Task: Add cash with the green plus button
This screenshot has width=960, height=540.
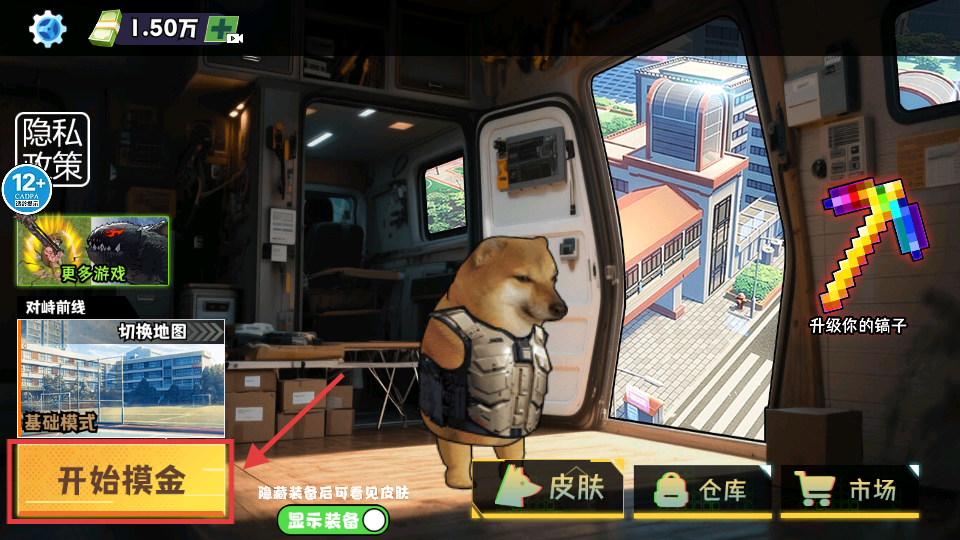Action: (x=222, y=29)
